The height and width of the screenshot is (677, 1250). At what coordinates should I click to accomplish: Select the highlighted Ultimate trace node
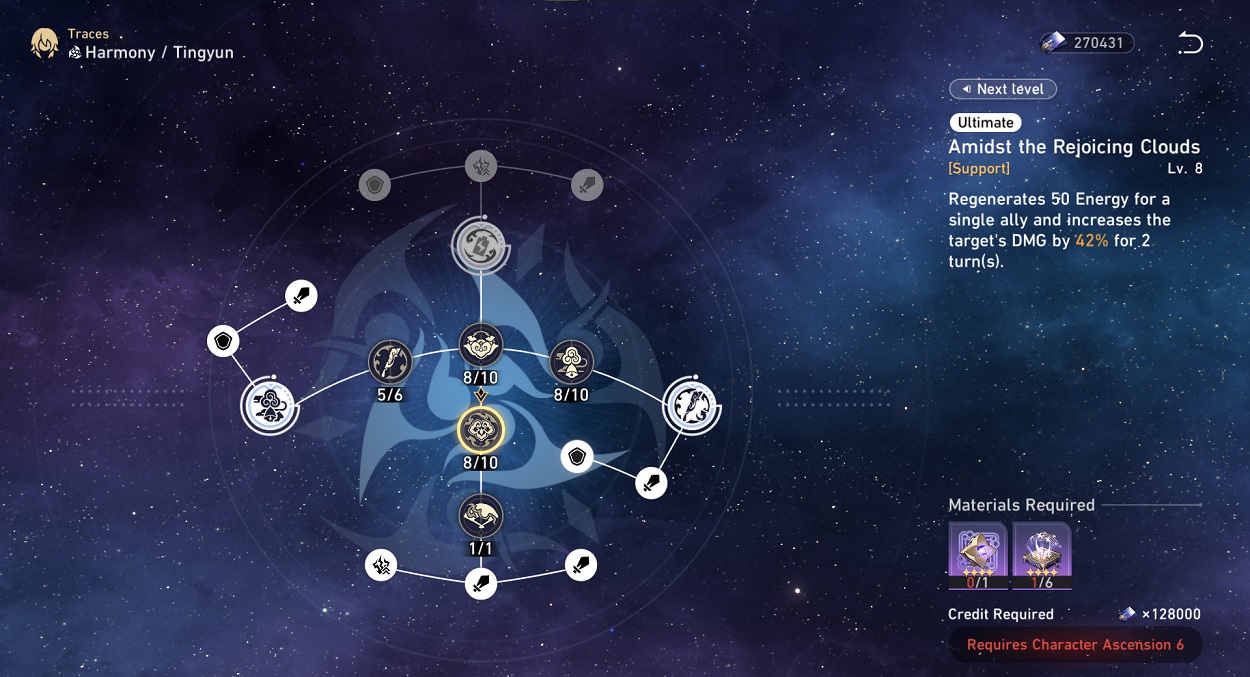(x=481, y=430)
